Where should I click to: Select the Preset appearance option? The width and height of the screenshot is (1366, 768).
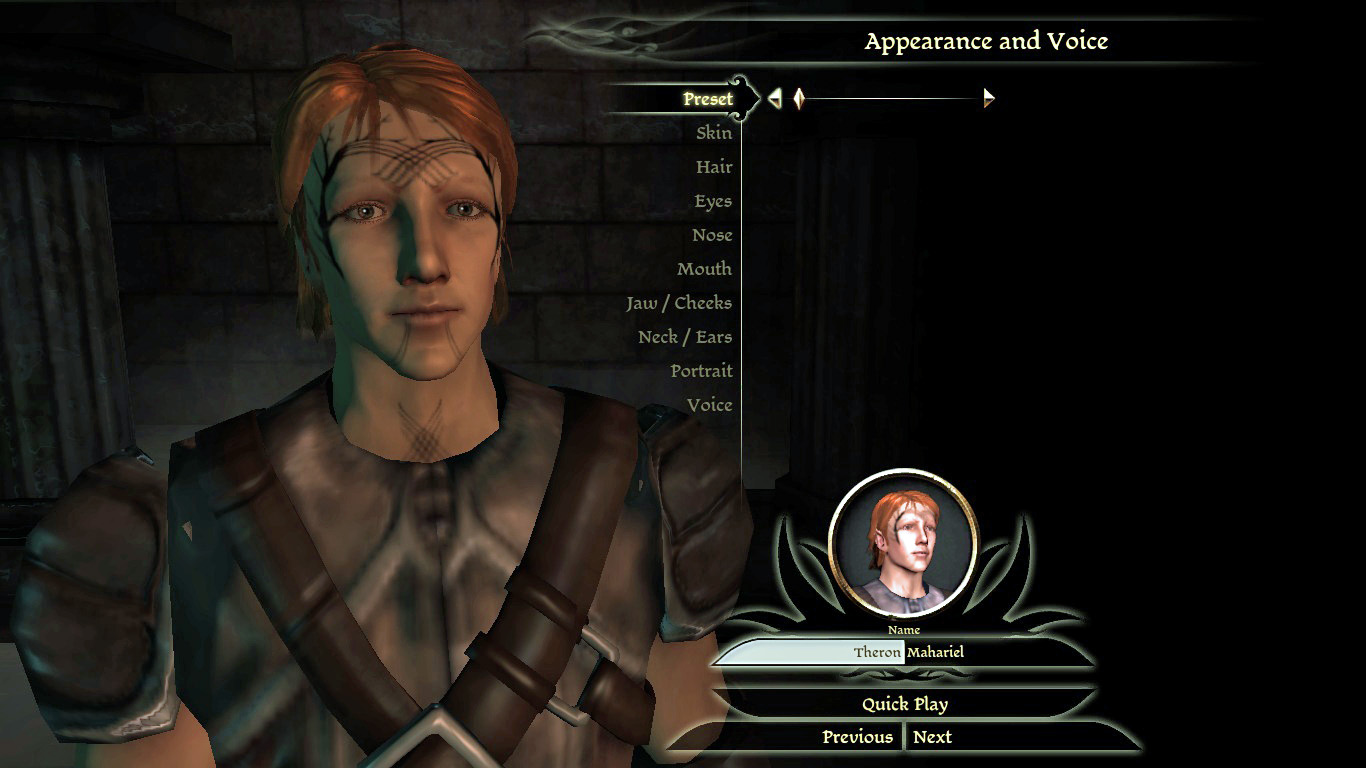pos(707,99)
